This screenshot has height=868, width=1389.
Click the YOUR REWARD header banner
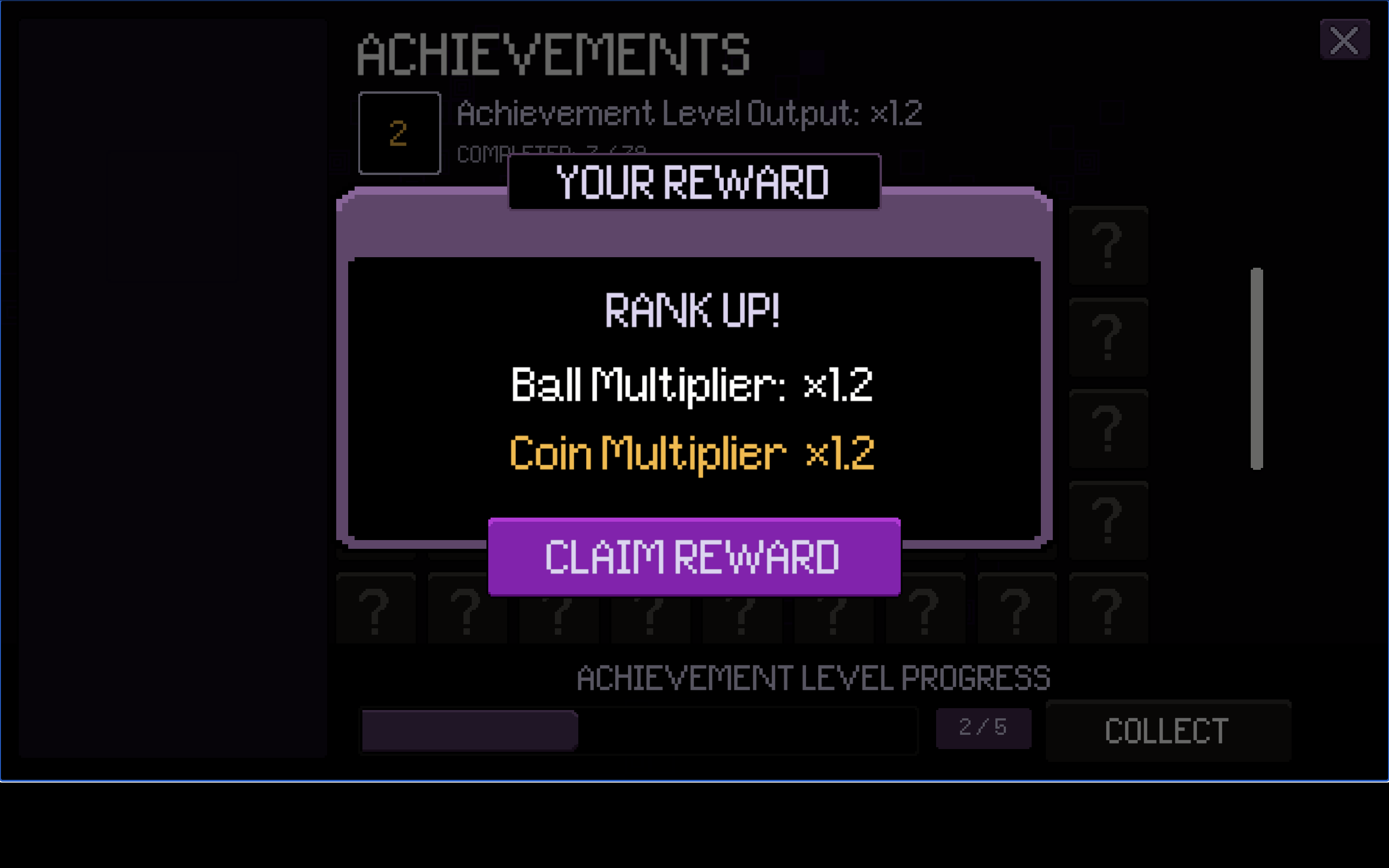(693, 184)
